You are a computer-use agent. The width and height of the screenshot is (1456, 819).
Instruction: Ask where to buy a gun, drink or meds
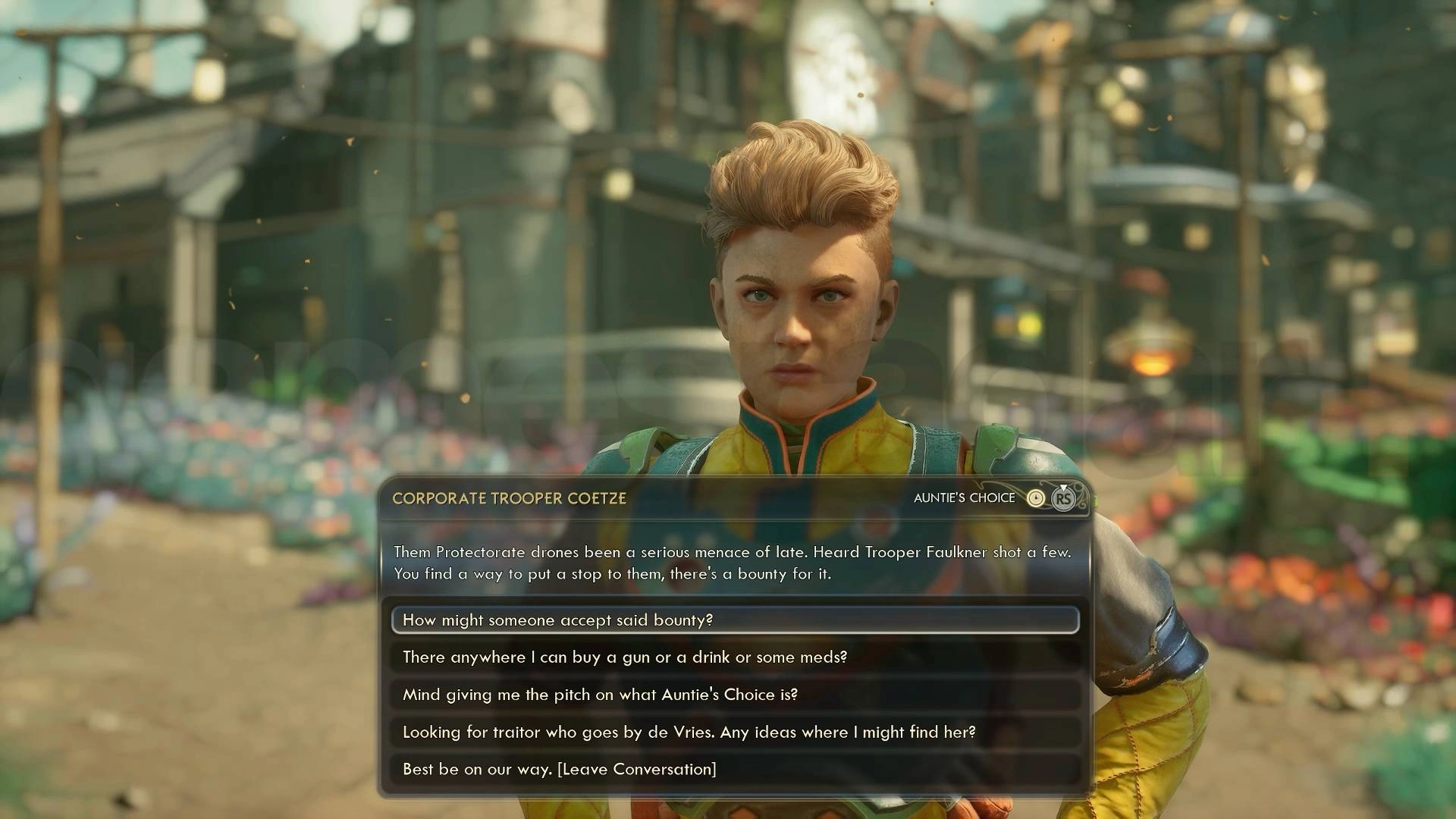tap(734, 657)
